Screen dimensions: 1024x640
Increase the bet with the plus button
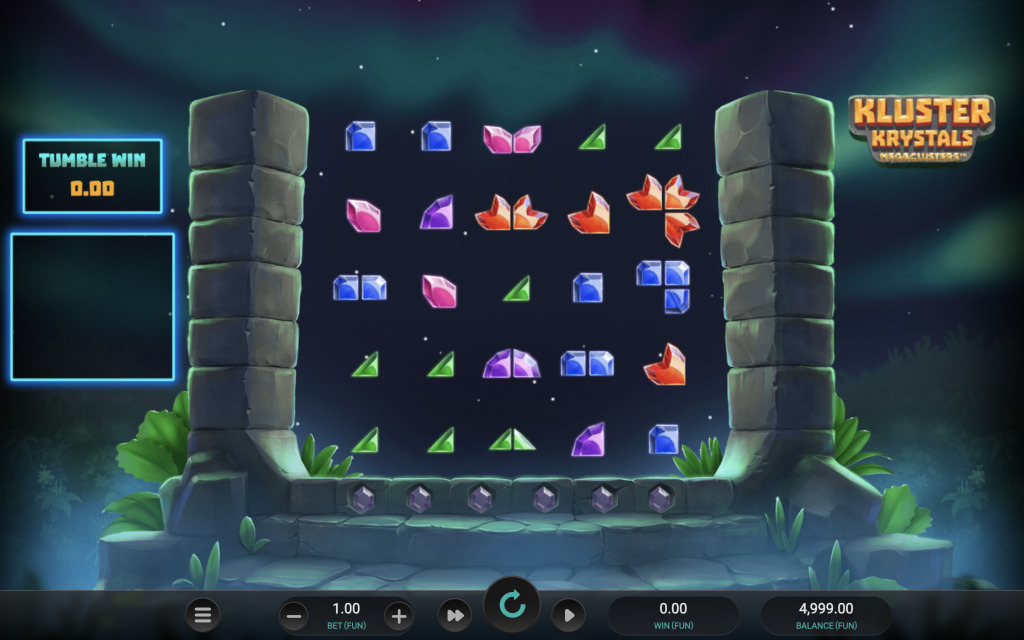pyautogui.click(x=398, y=615)
